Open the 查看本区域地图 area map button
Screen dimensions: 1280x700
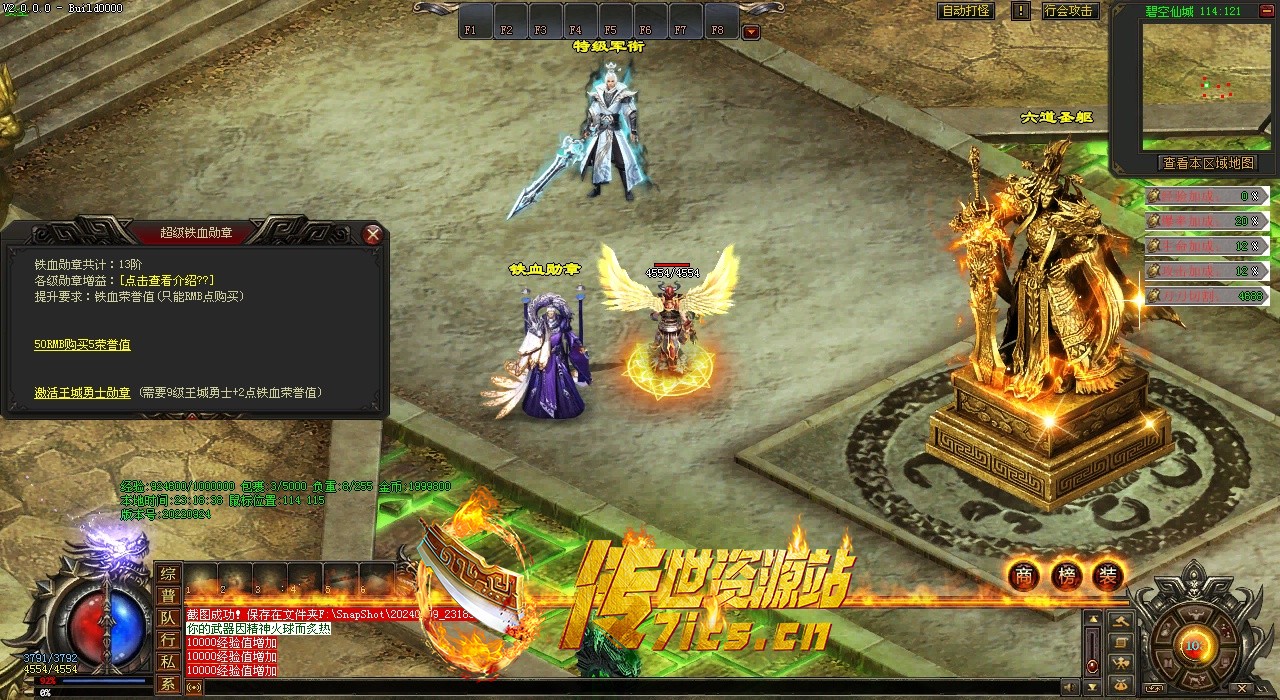[1207, 163]
